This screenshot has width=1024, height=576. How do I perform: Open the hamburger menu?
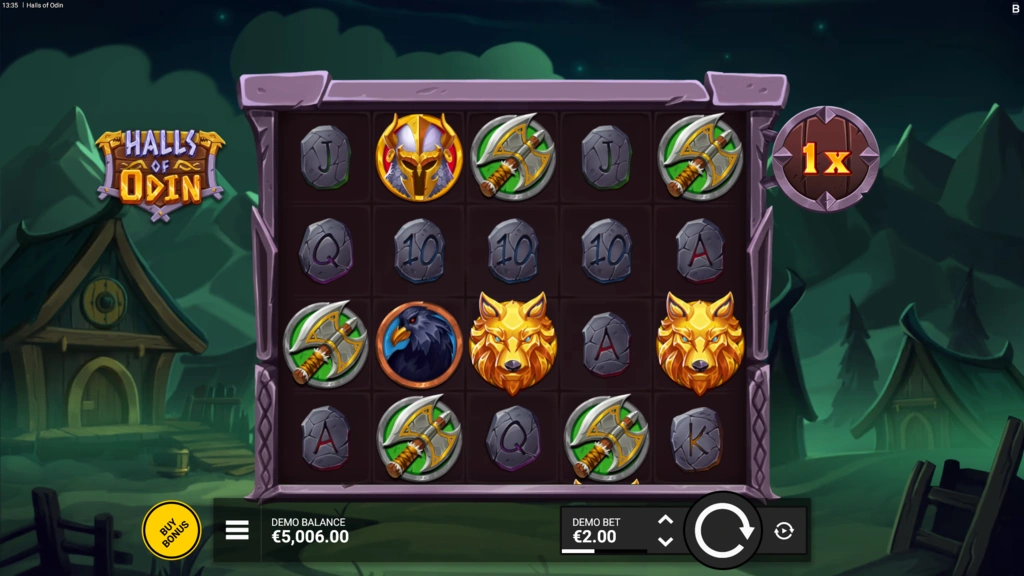(x=237, y=530)
